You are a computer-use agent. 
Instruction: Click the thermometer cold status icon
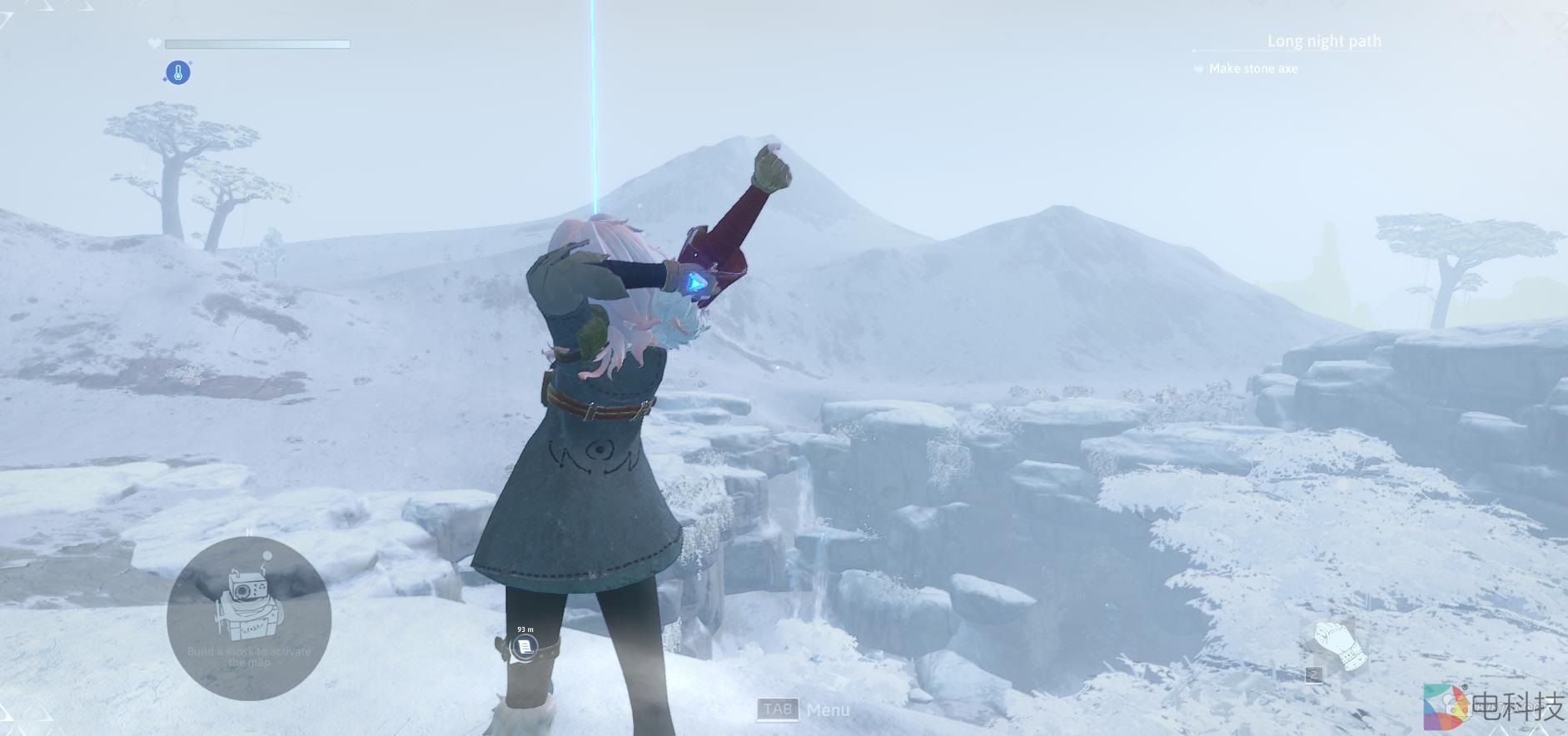tap(177, 72)
